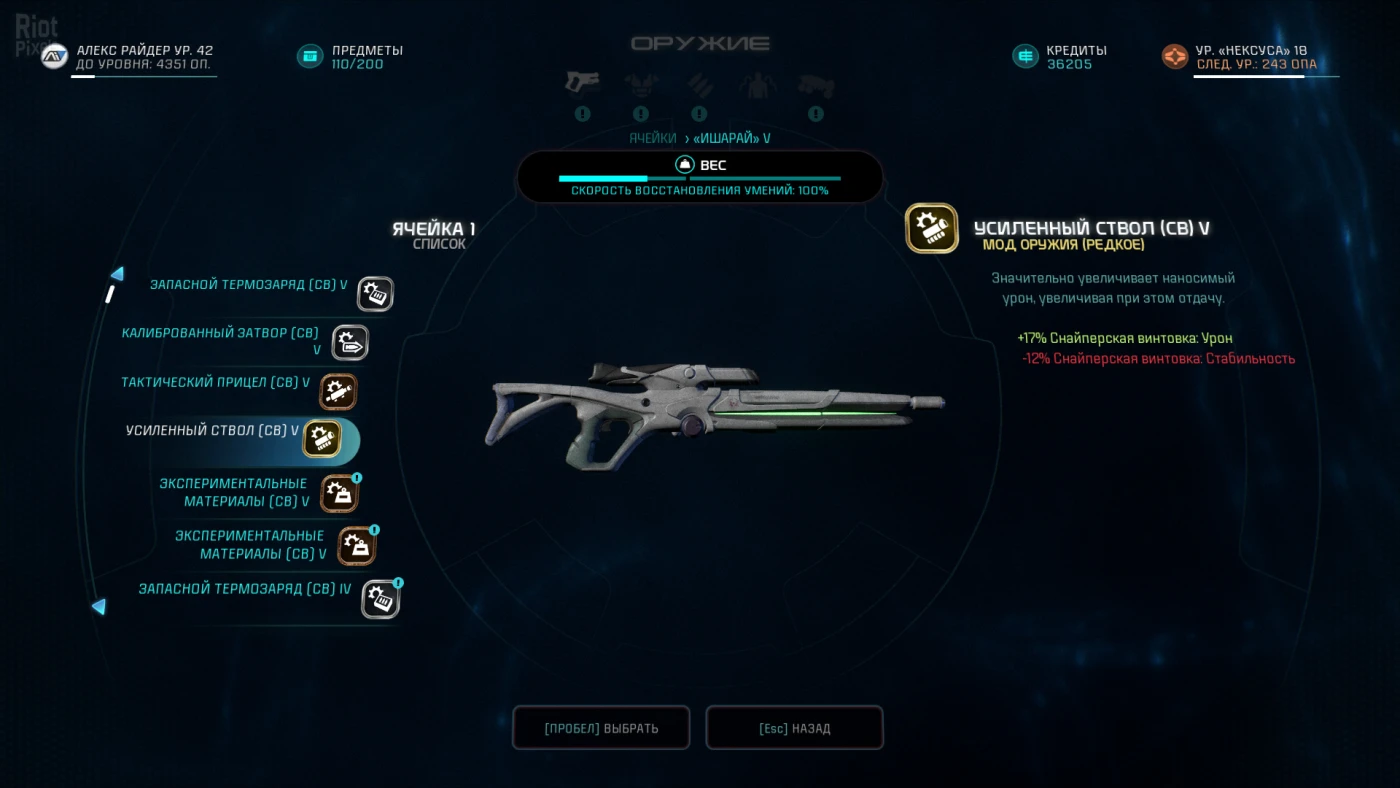Switch to the vehicle rover tab

click(816, 85)
